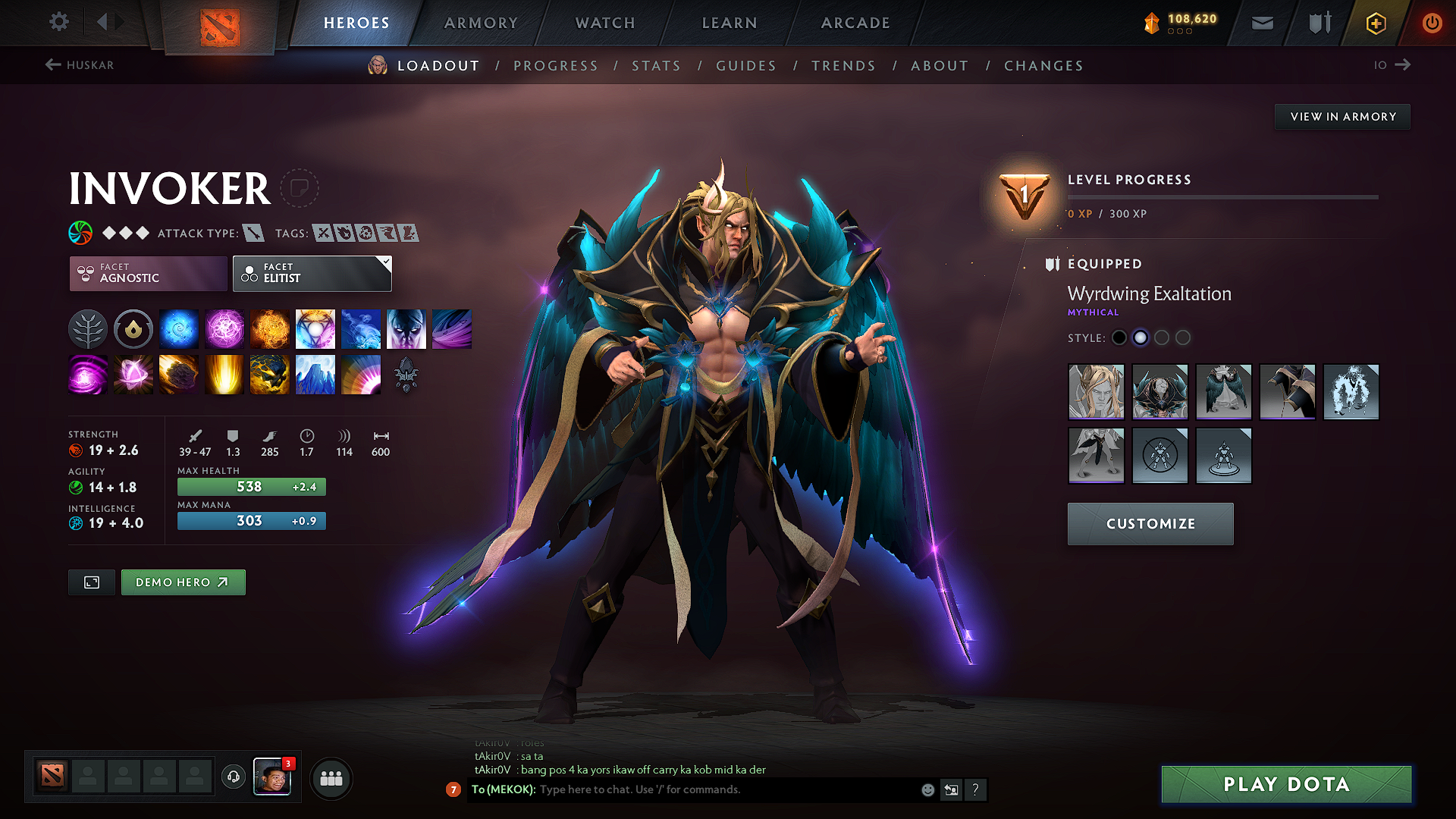Click the innate ability droplet icon
Viewport: 1456px width, 819px height.
pos(133,328)
